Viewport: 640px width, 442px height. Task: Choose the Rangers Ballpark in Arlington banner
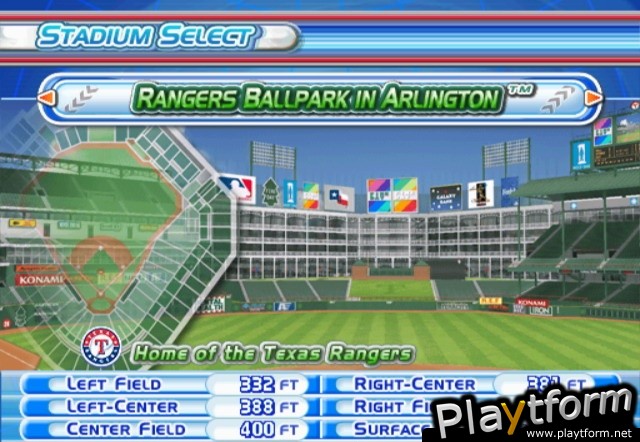[x=316, y=99]
